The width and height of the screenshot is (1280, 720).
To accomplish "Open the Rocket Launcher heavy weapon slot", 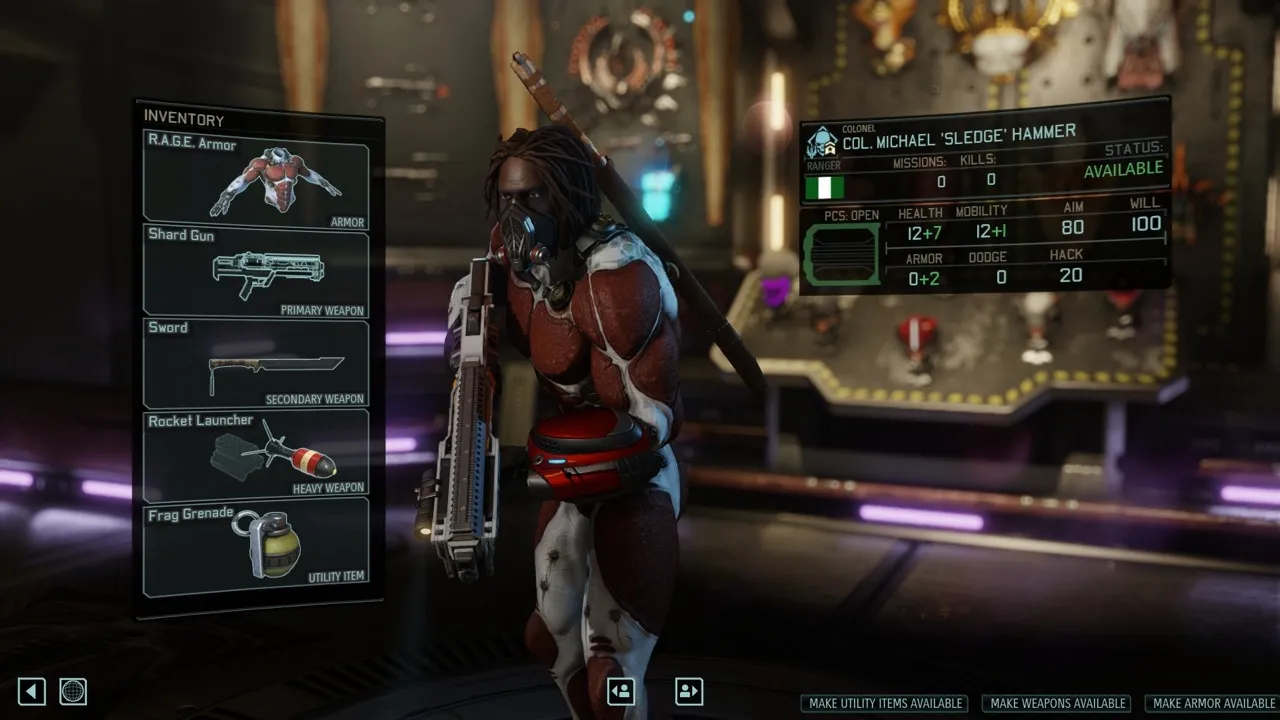I will tap(256, 454).
